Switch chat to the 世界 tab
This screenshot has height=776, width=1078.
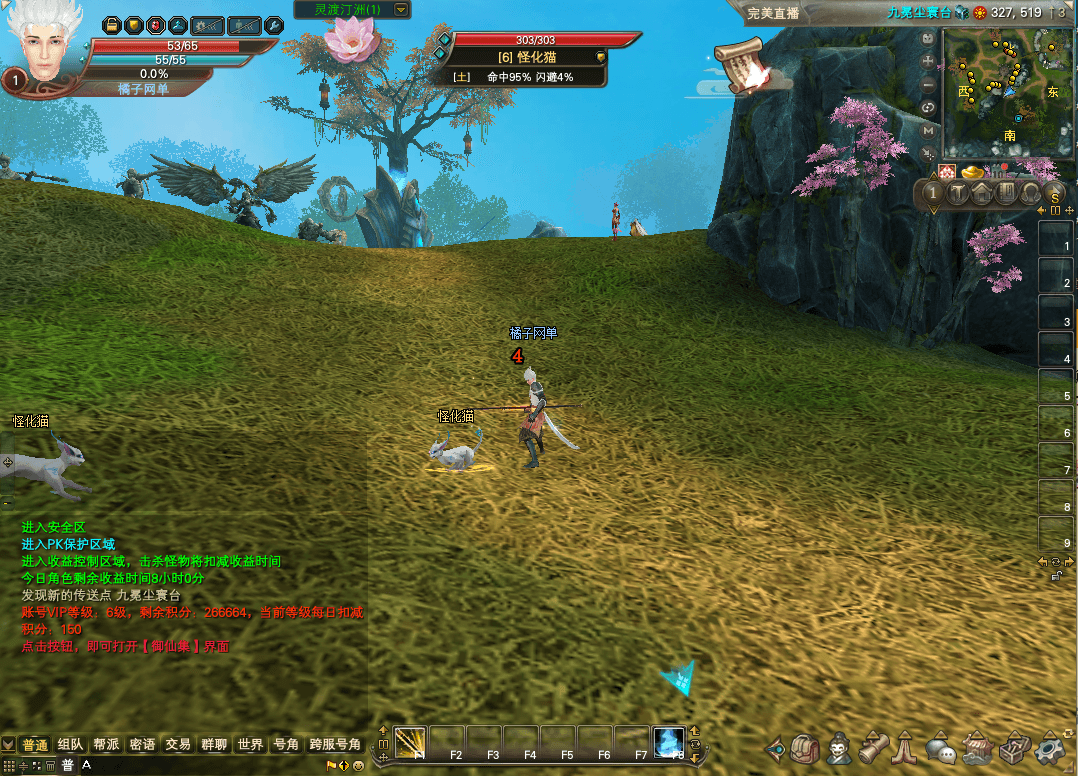[250, 745]
